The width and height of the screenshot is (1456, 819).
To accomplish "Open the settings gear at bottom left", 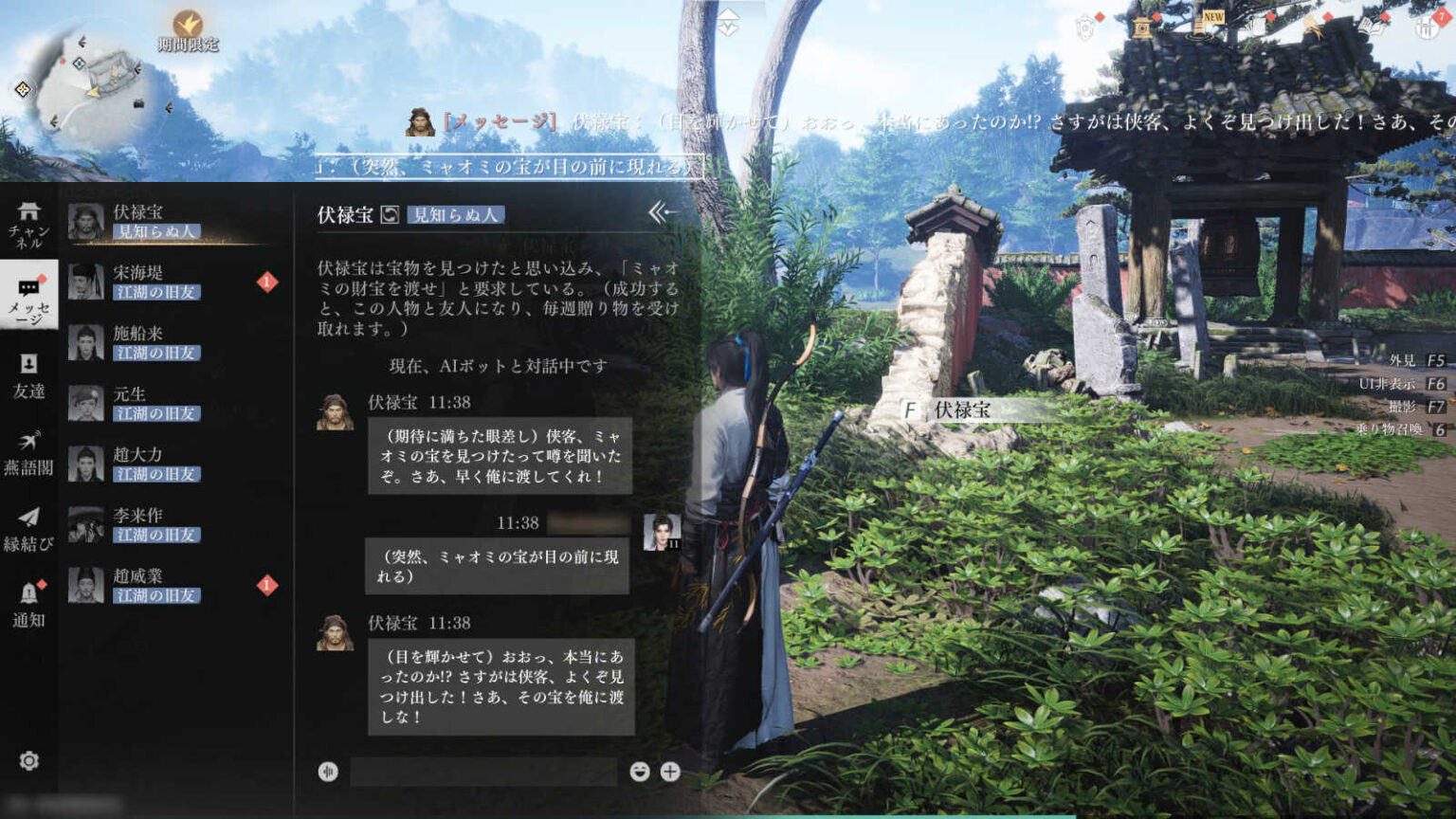I will (x=28, y=758).
